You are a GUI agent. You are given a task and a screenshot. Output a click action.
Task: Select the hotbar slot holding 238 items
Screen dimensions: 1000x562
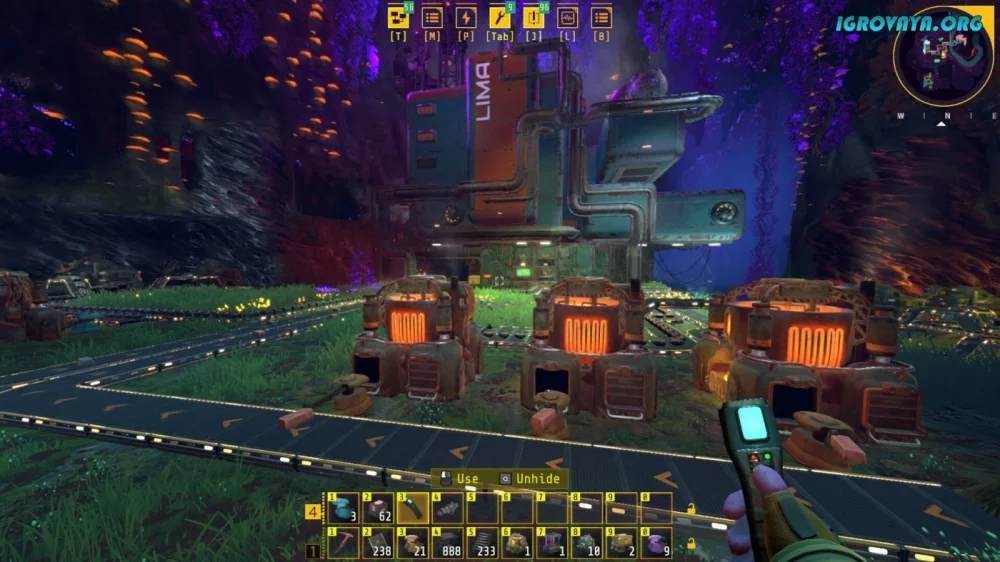click(377, 544)
